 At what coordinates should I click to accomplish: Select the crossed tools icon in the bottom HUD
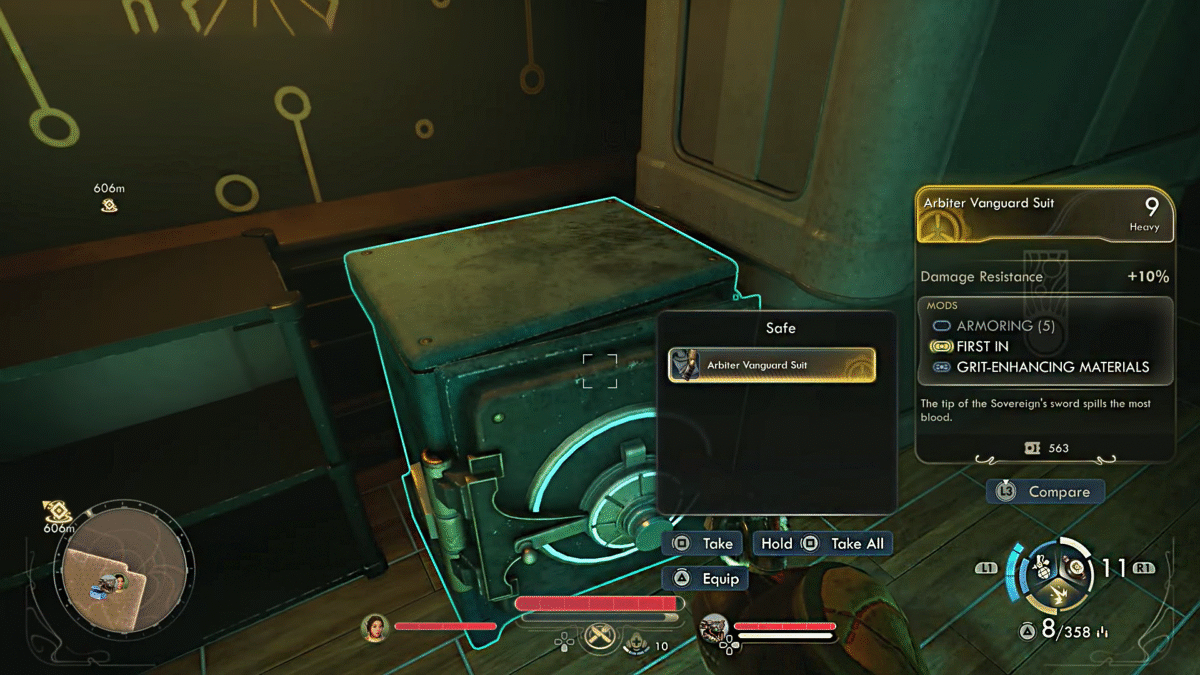pyautogui.click(x=600, y=634)
